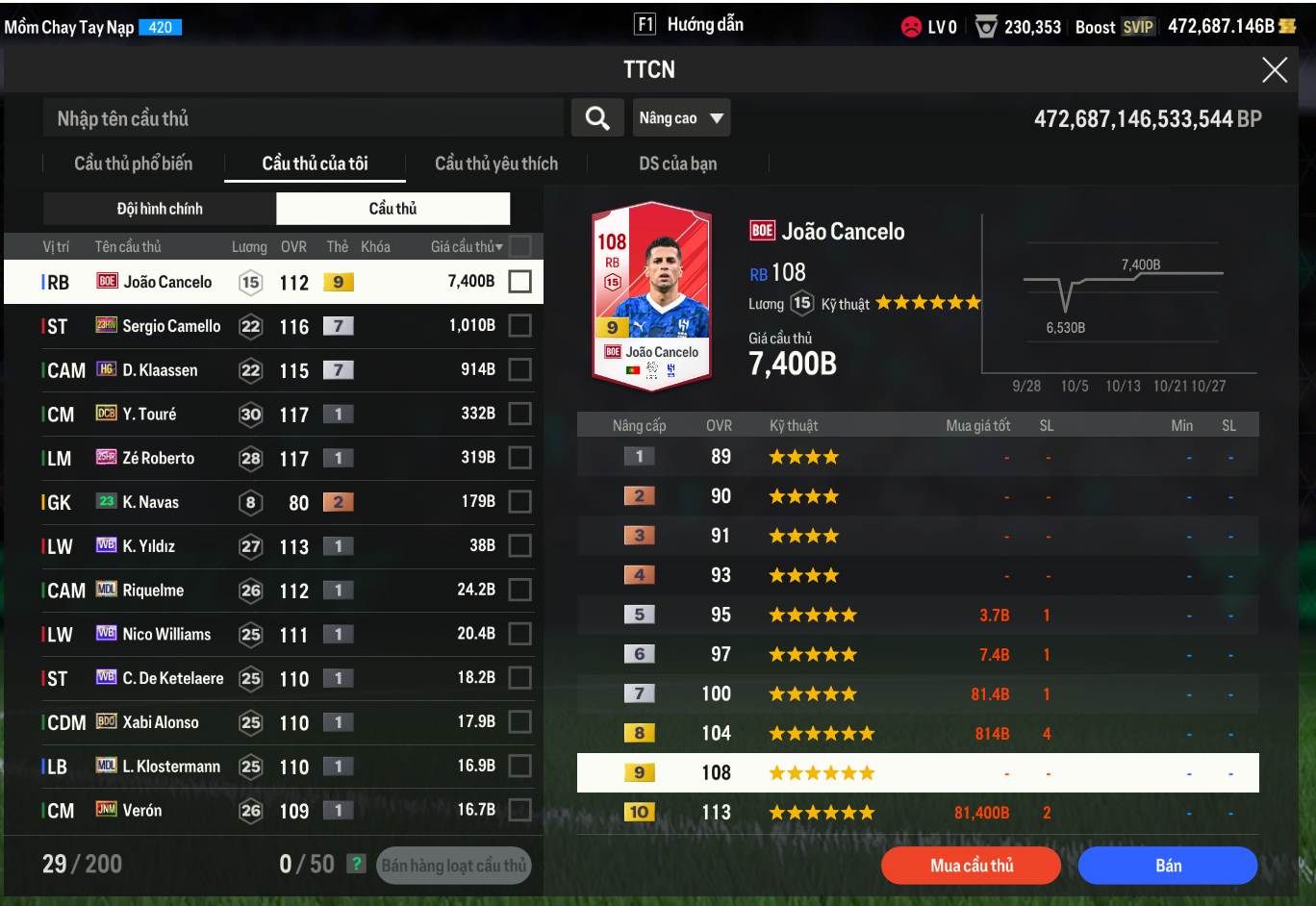Close the TTCN window

click(1274, 69)
